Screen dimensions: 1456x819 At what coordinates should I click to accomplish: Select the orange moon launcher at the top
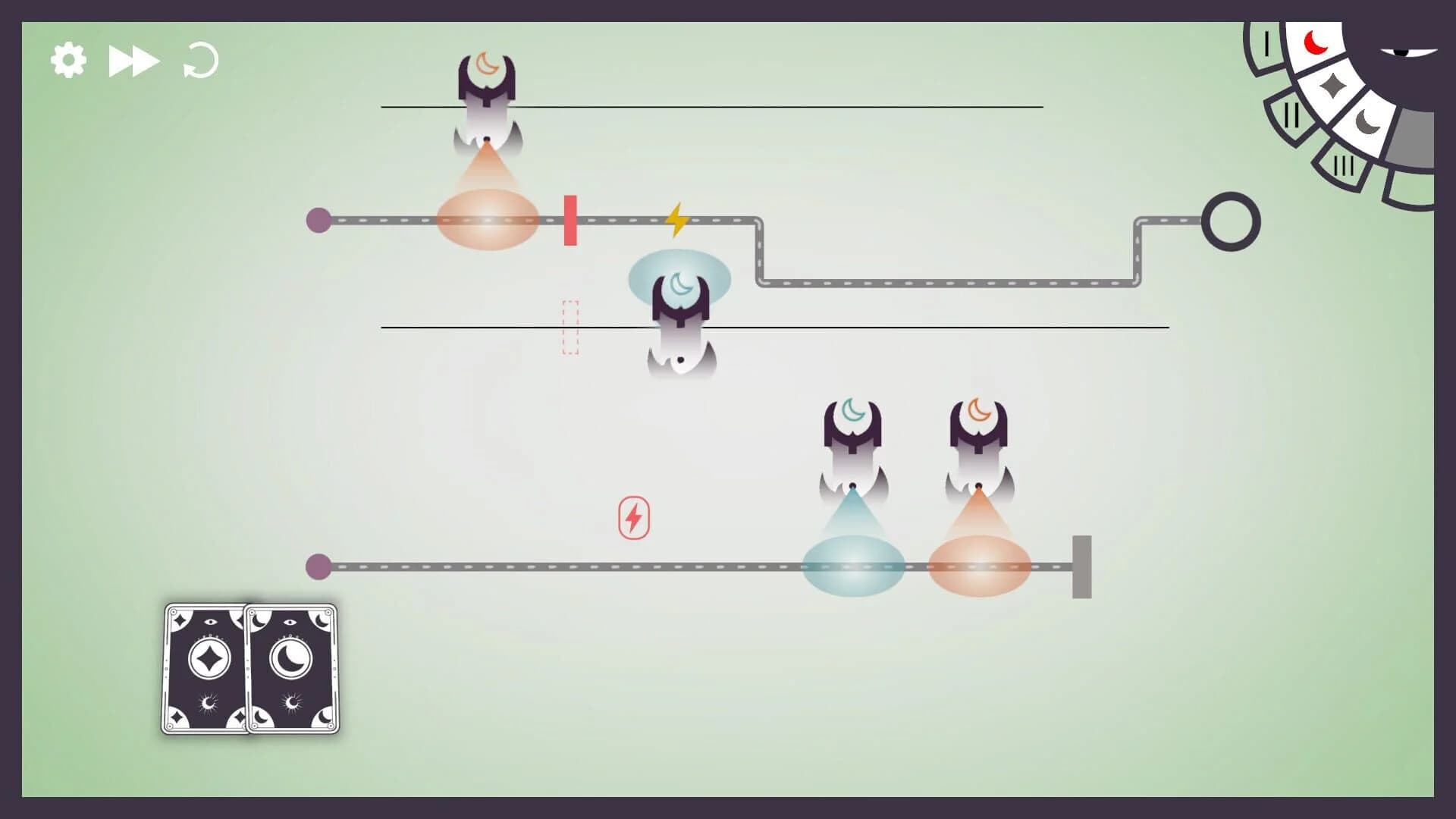coord(486,91)
